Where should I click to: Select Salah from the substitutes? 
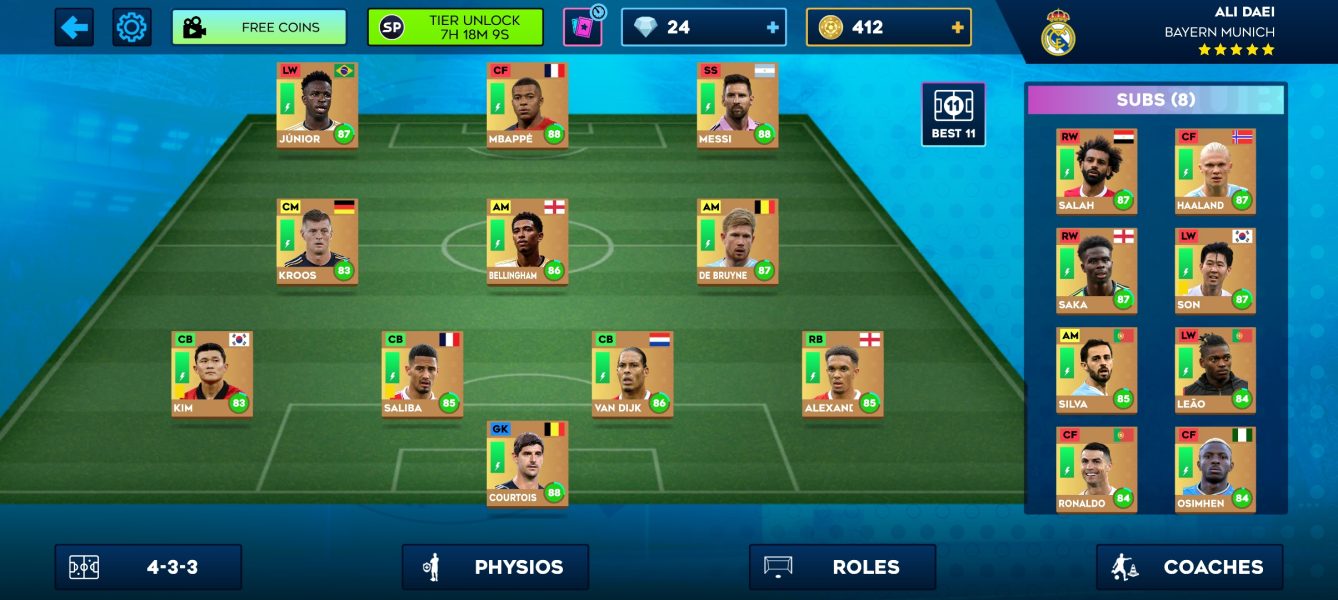pos(1096,171)
